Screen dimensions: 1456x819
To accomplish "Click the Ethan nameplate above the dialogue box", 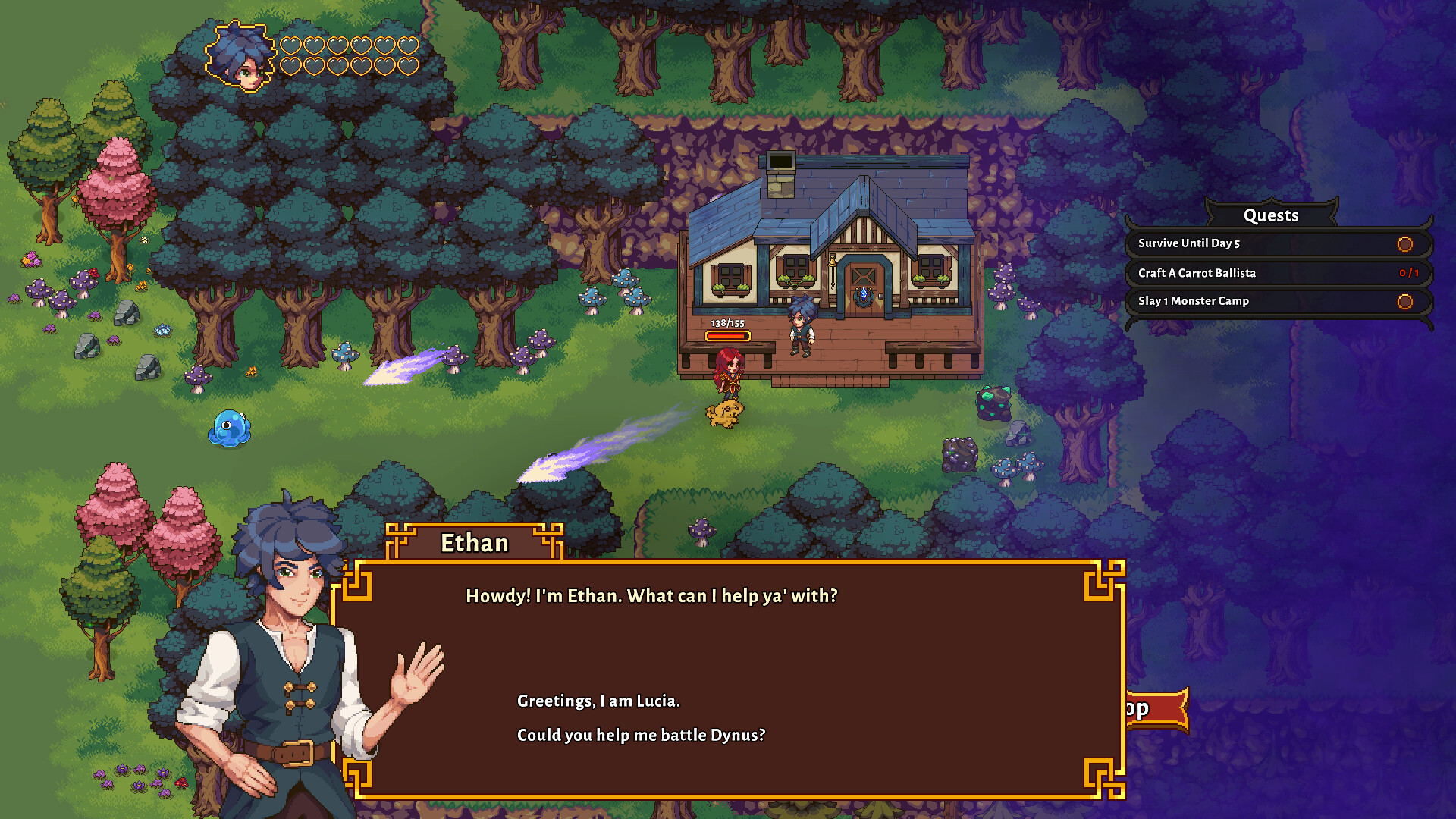I will tap(475, 542).
